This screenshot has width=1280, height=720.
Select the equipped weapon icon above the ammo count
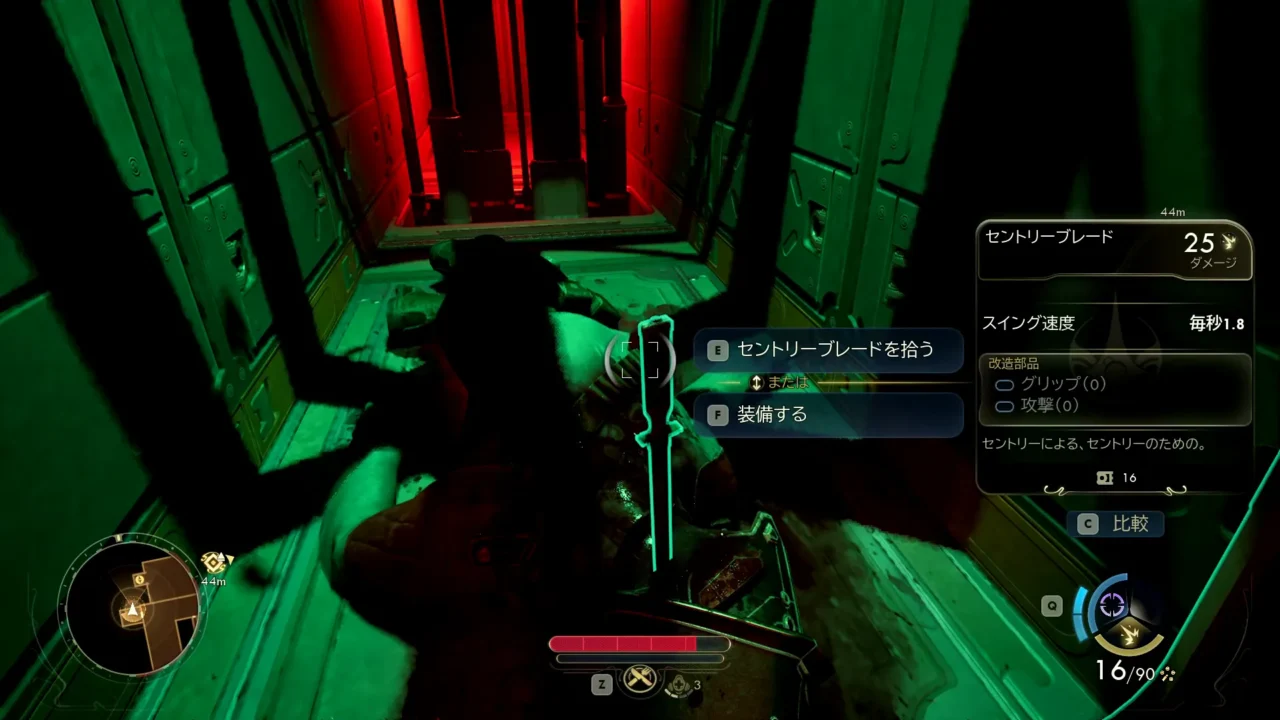tap(1130, 634)
